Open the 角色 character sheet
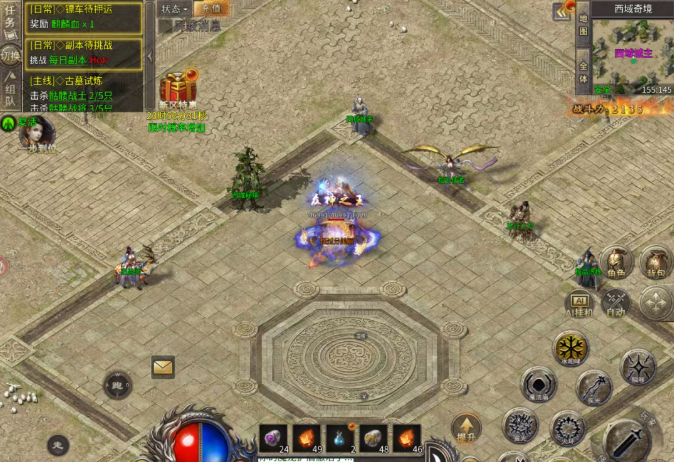 click(x=617, y=262)
